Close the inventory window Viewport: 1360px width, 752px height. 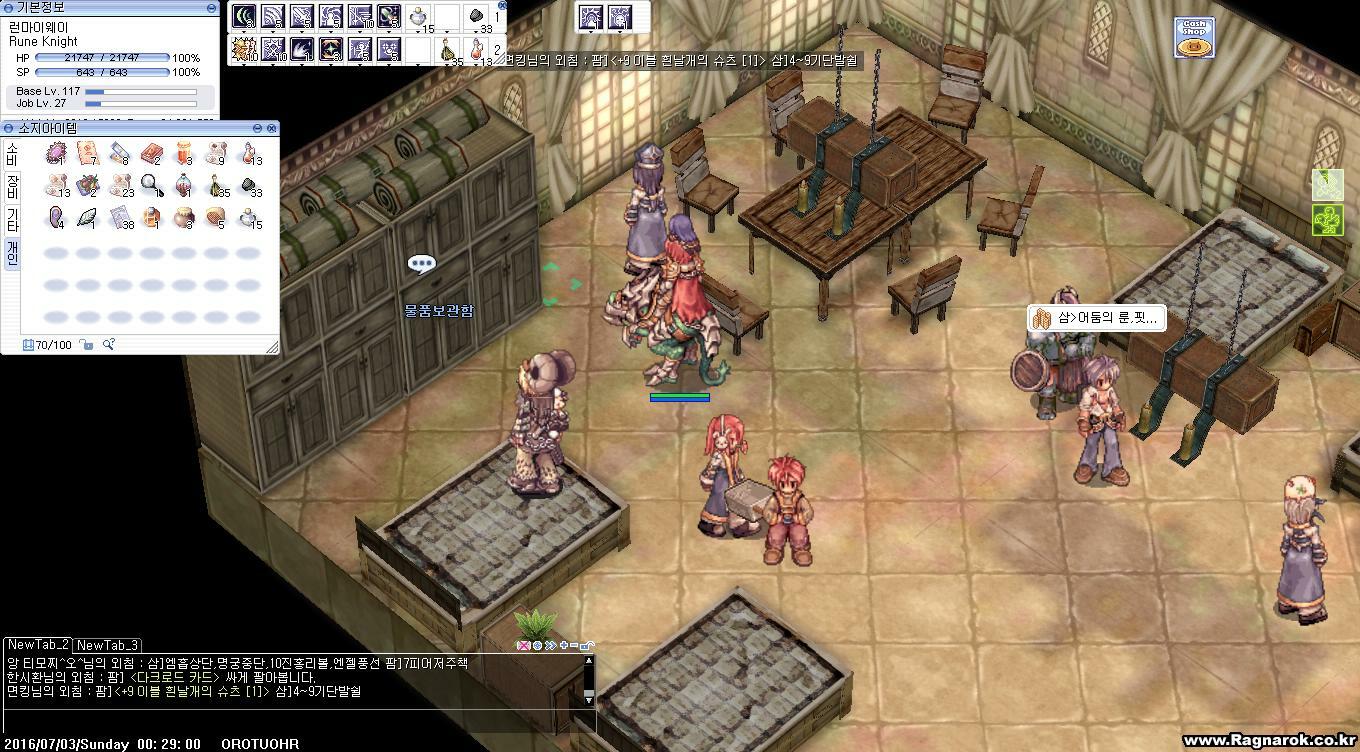(272, 128)
